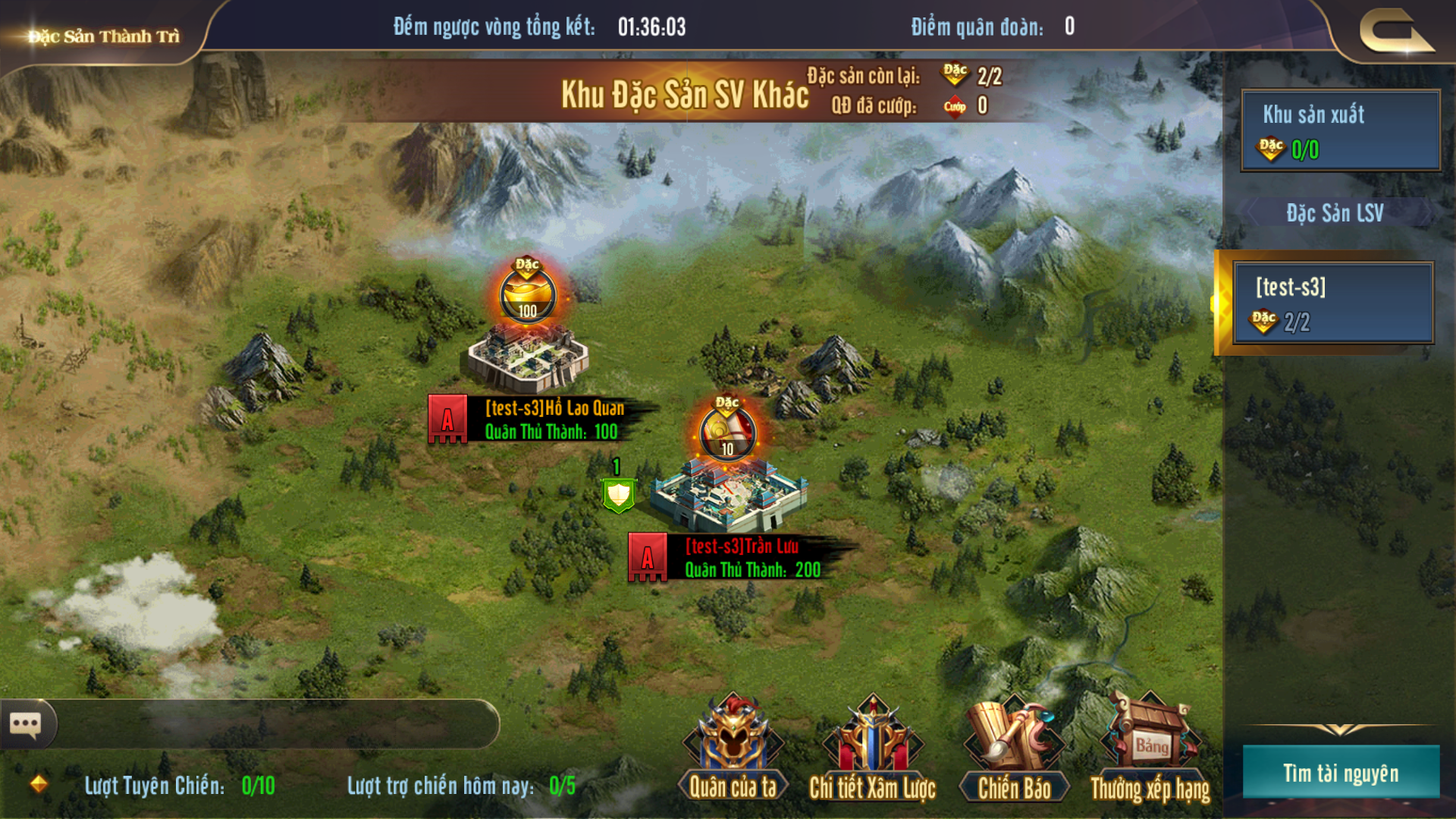Image resolution: width=1456 pixels, height=819 pixels.
Task: Open the chat speech bubble
Action: pos(26,724)
